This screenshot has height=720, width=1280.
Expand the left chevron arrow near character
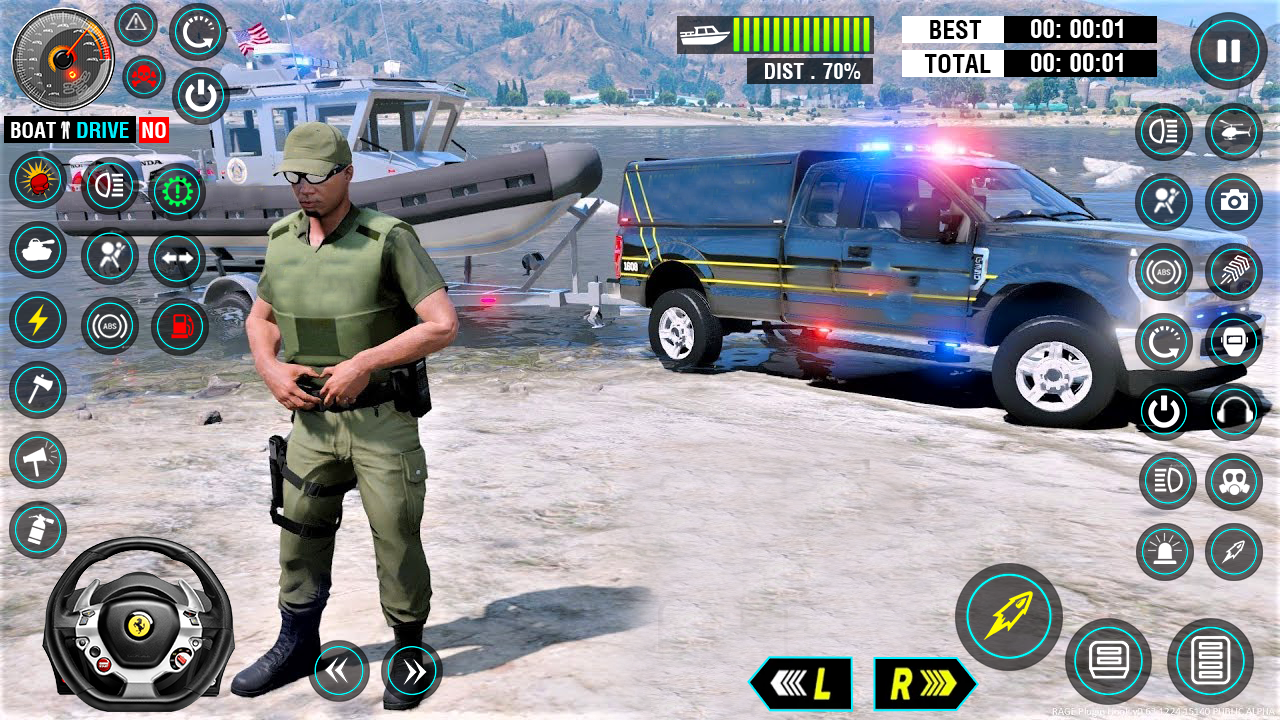337,672
